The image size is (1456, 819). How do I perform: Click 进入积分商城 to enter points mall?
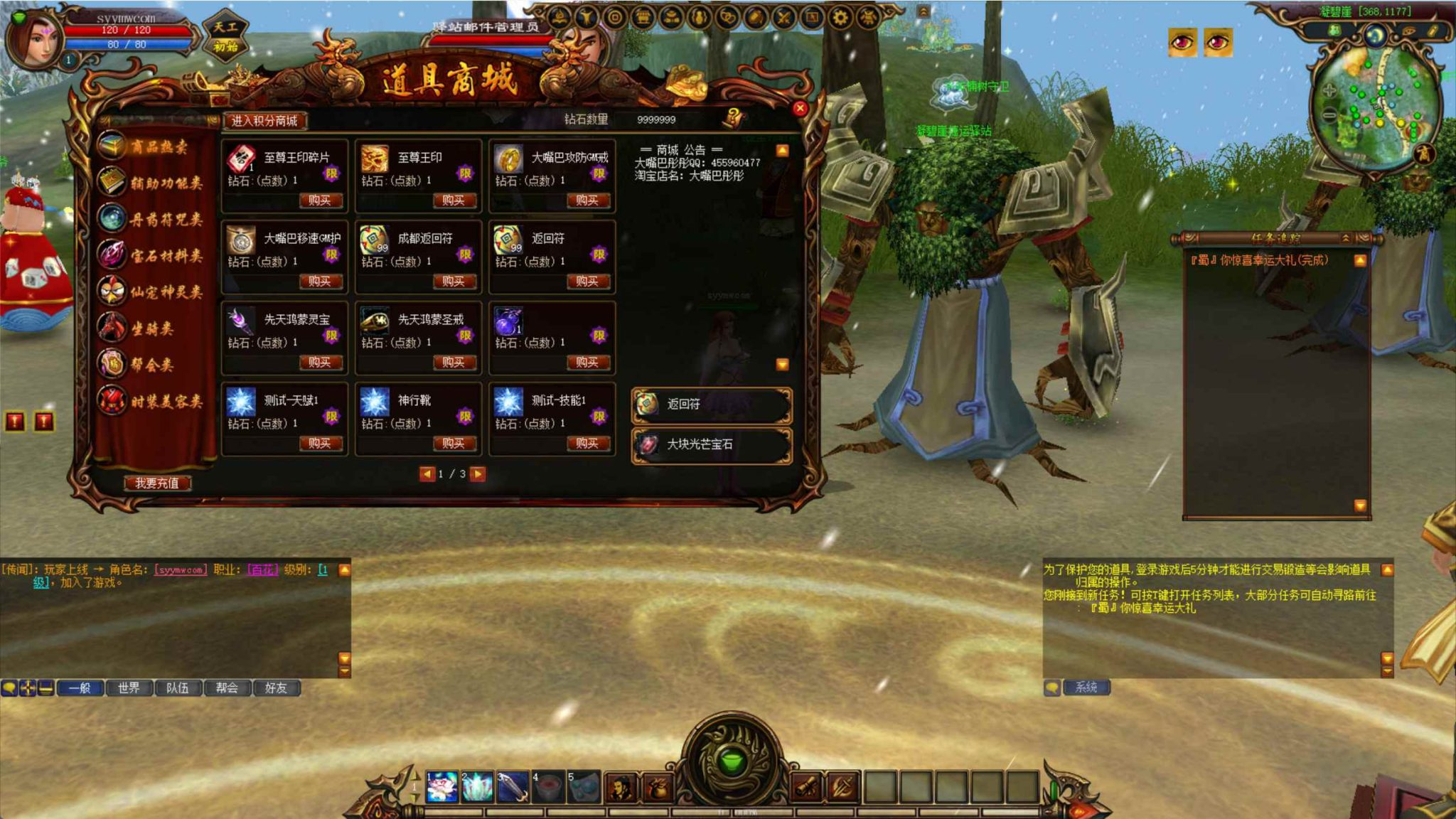point(267,121)
